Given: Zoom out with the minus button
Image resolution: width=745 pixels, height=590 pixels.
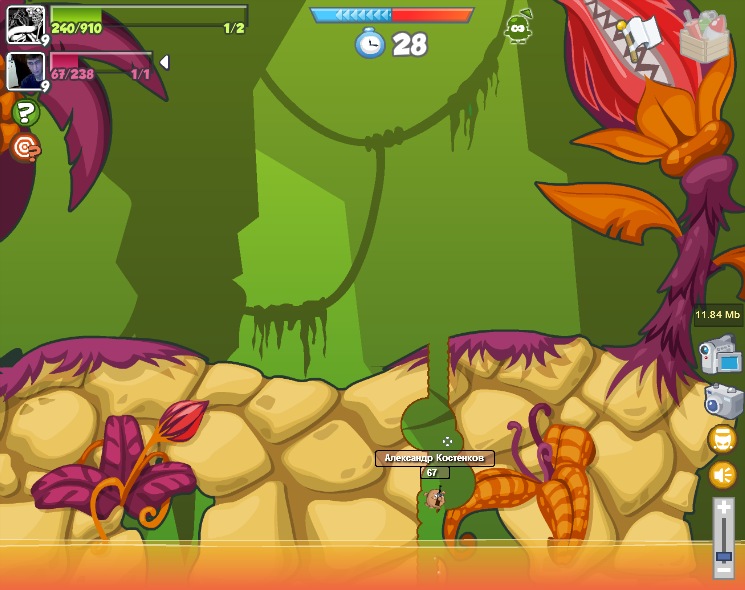Looking at the screenshot, I should click(x=724, y=571).
